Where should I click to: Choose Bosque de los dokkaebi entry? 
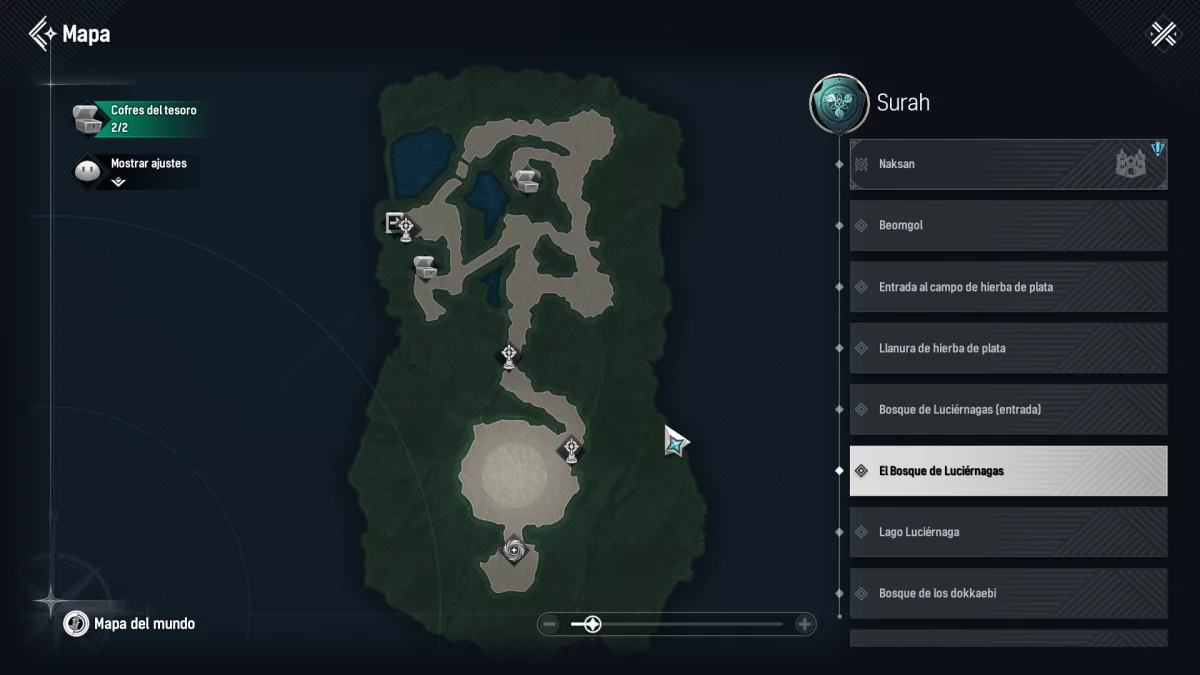pyautogui.click(x=1008, y=593)
